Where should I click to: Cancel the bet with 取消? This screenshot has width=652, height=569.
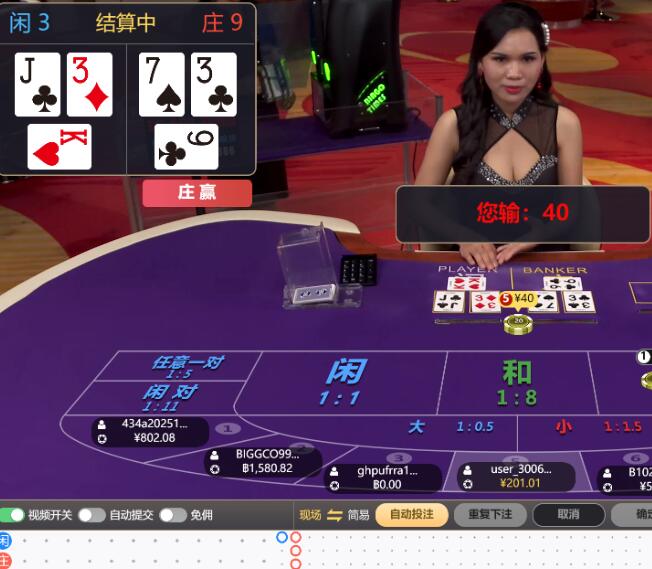click(568, 515)
